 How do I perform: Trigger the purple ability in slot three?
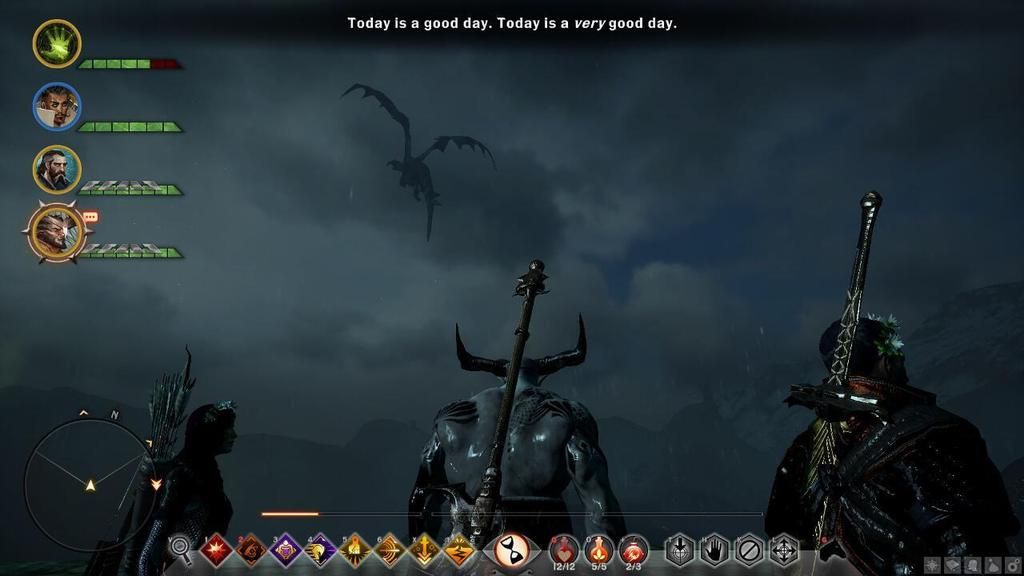(286, 550)
